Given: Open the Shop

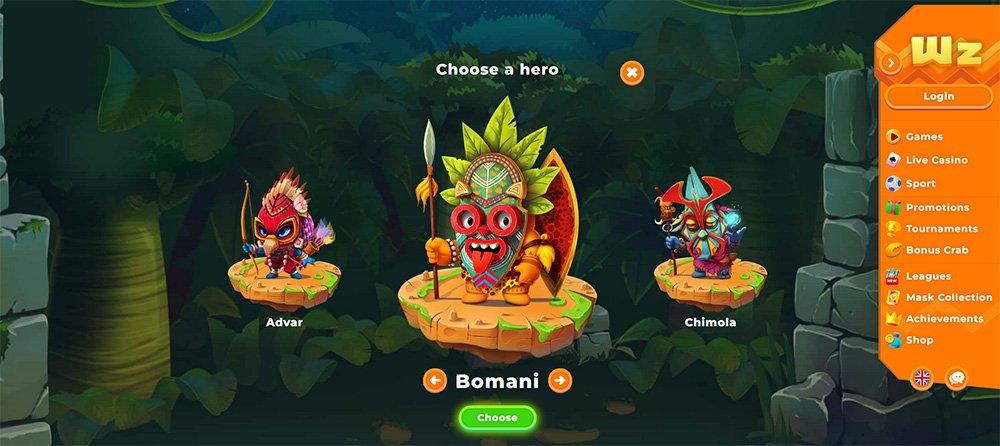Looking at the screenshot, I should click(919, 340).
